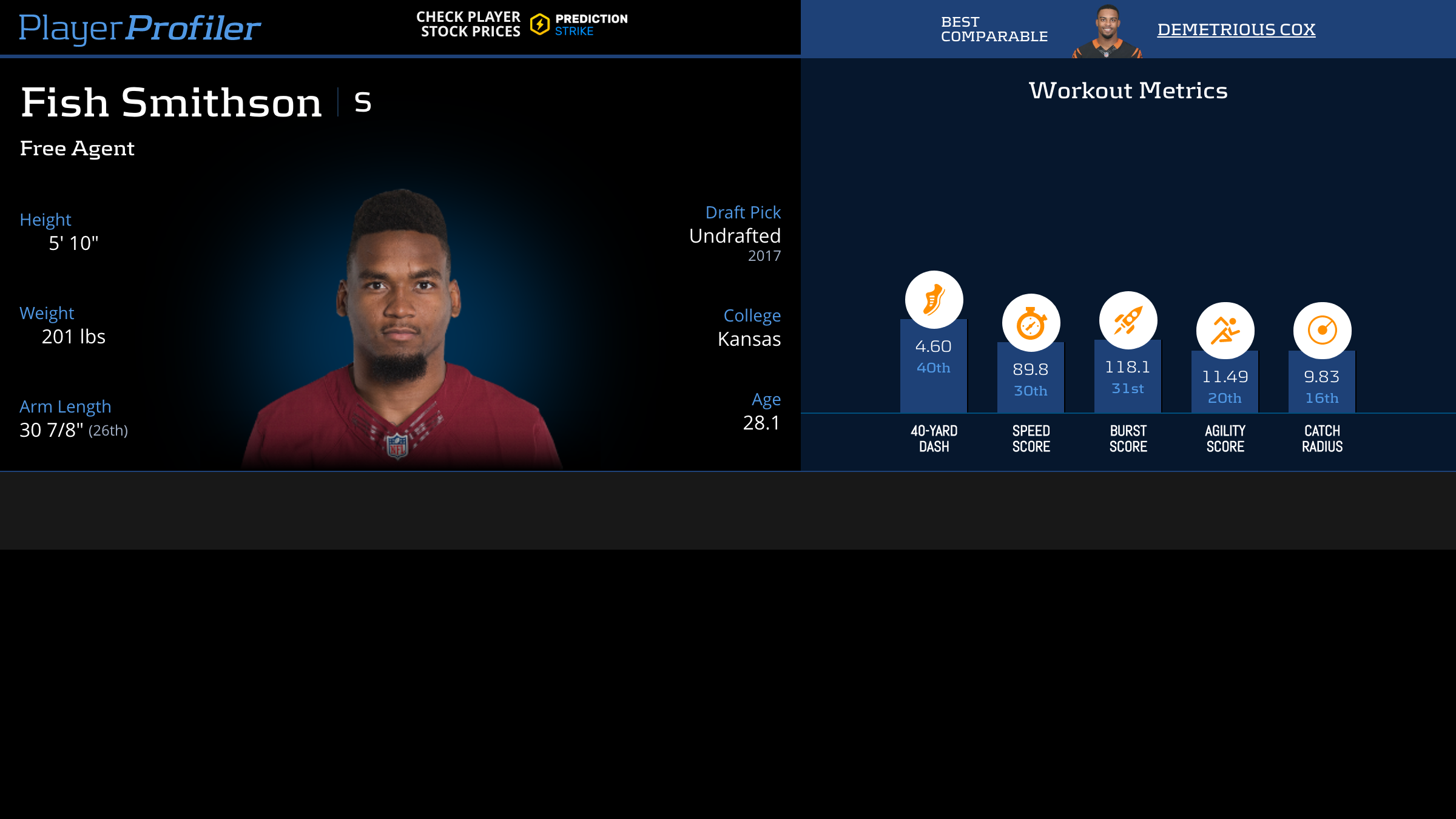The width and height of the screenshot is (1456, 819).
Task: Click Demetrious Cox's headshot thumbnail
Action: click(1107, 32)
